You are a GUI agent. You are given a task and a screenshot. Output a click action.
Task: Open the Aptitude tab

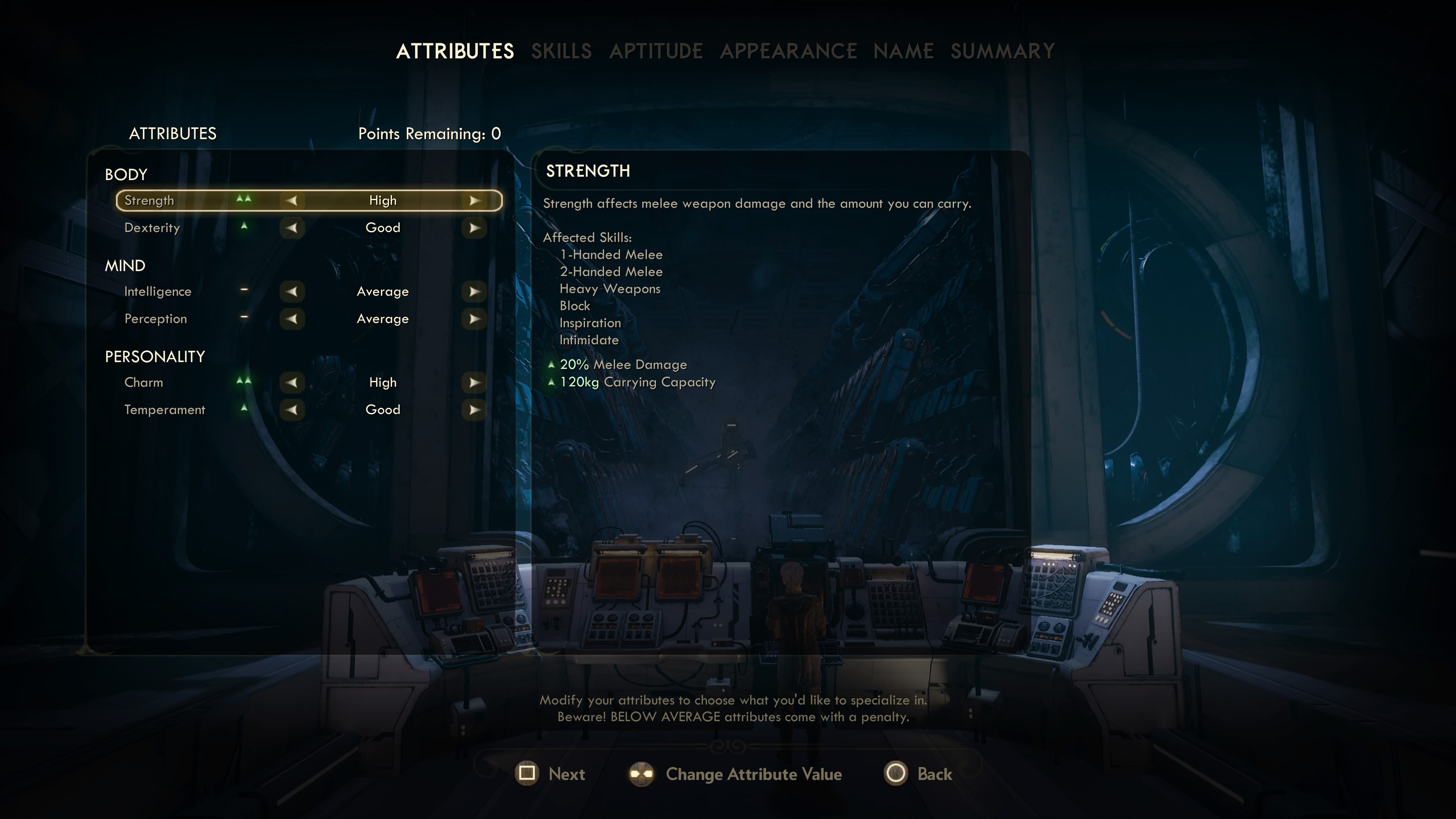(x=656, y=52)
